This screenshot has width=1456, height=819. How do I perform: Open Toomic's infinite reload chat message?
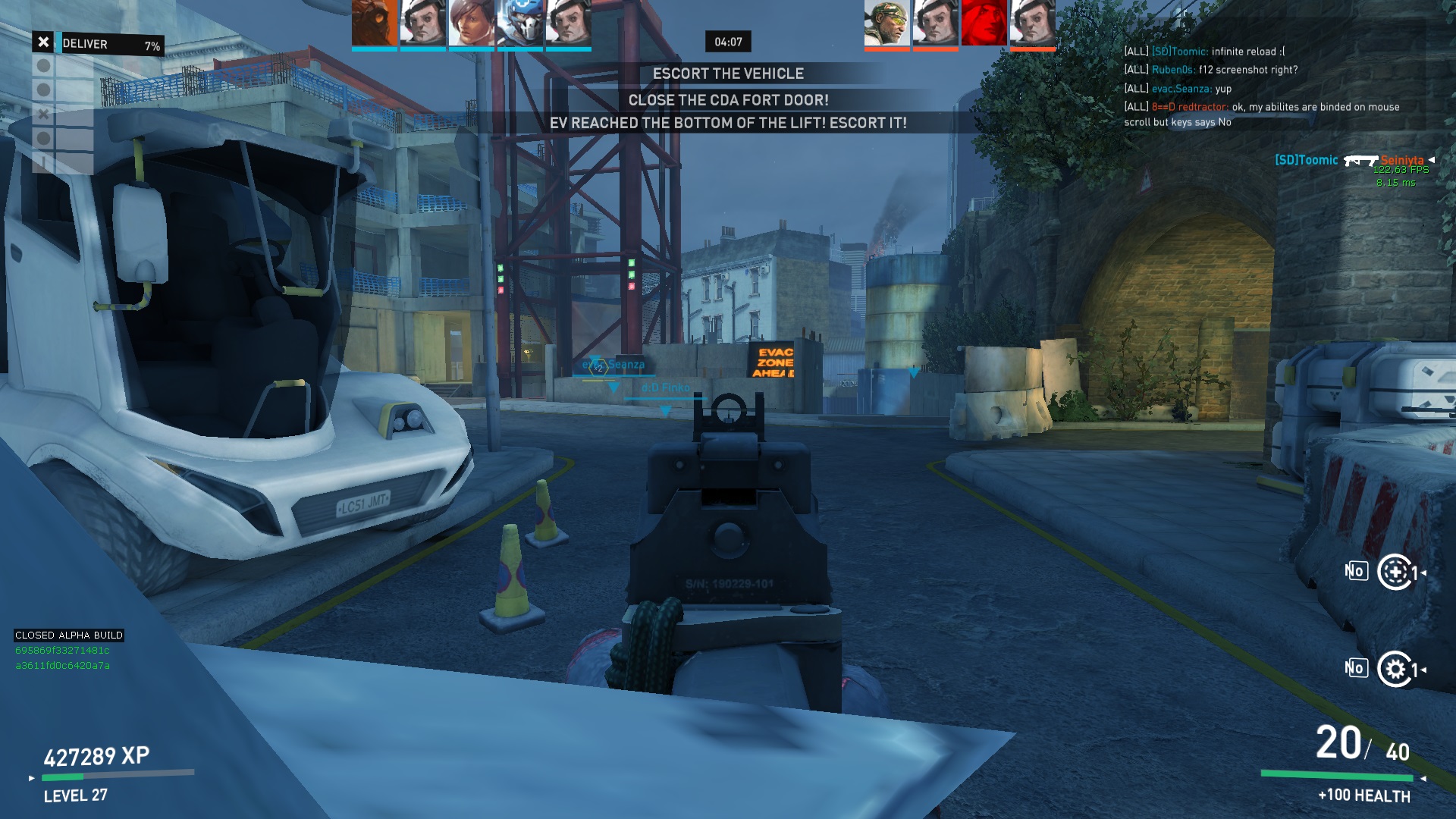click(1204, 52)
